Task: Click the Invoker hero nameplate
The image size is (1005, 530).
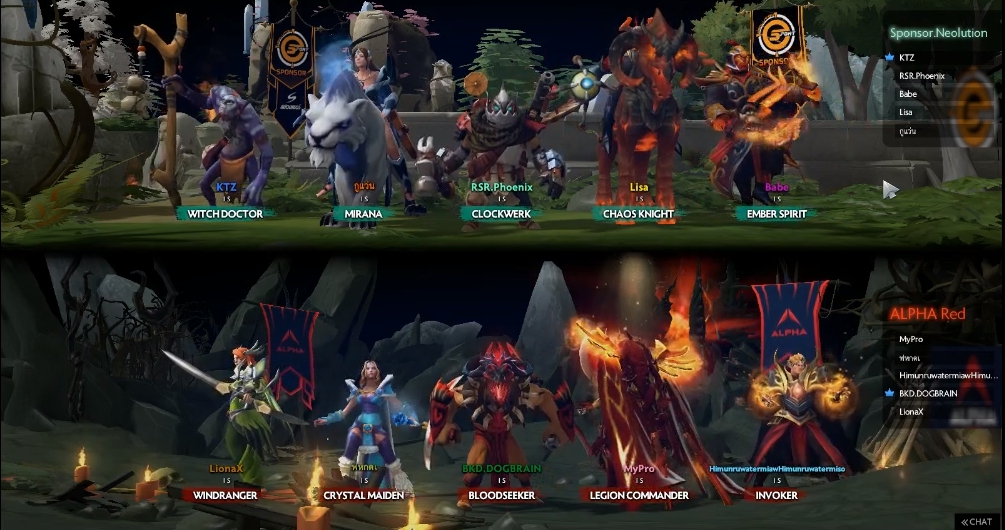Action: pyautogui.click(x=776, y=495)
